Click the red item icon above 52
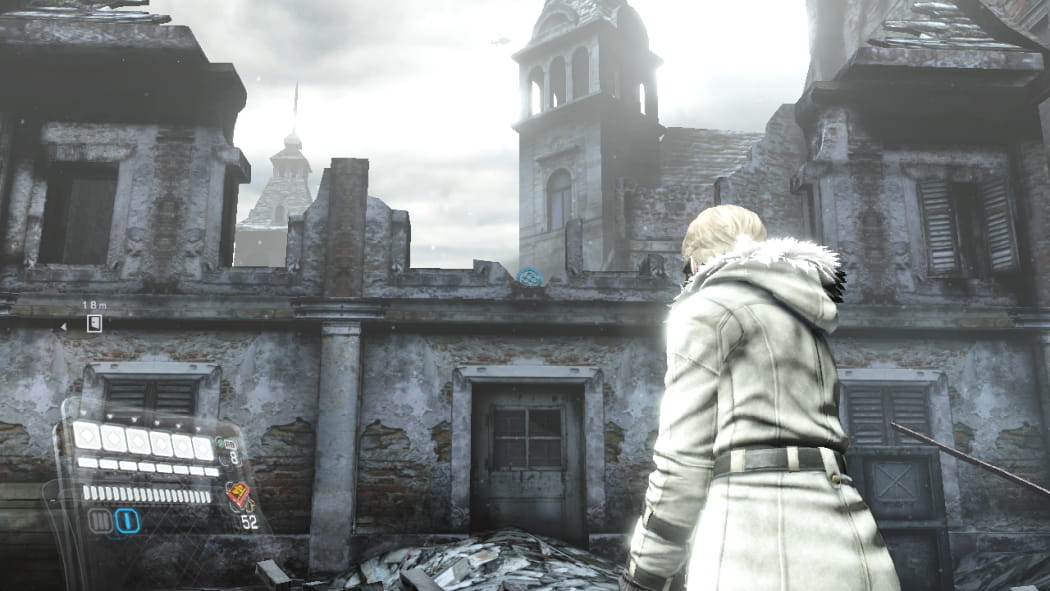Screen dimensions: 1050x591 coord(238,494)
